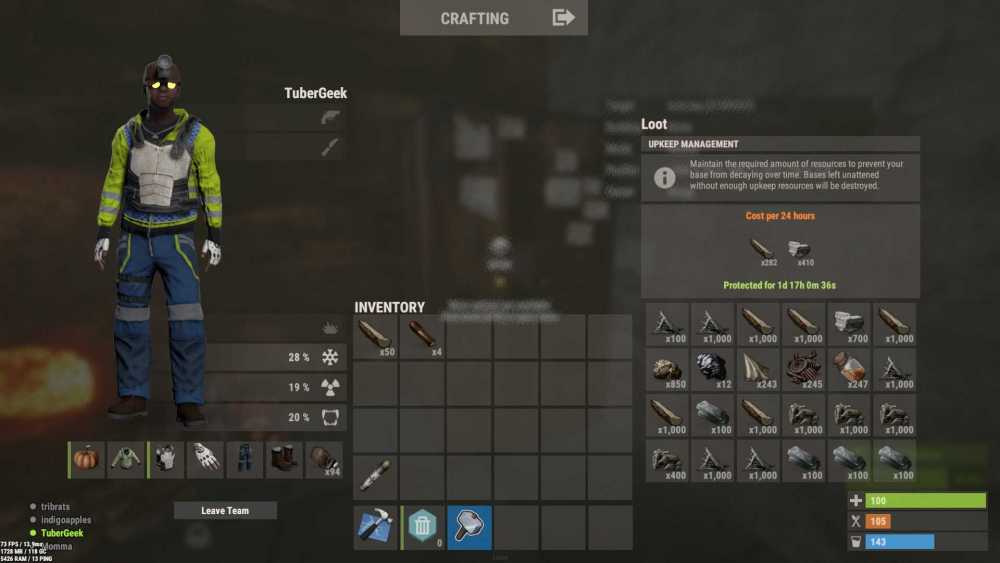Select the x50 wood stack in inventory
This screenshot has width=1000, height=563.
tap(376, 337)
